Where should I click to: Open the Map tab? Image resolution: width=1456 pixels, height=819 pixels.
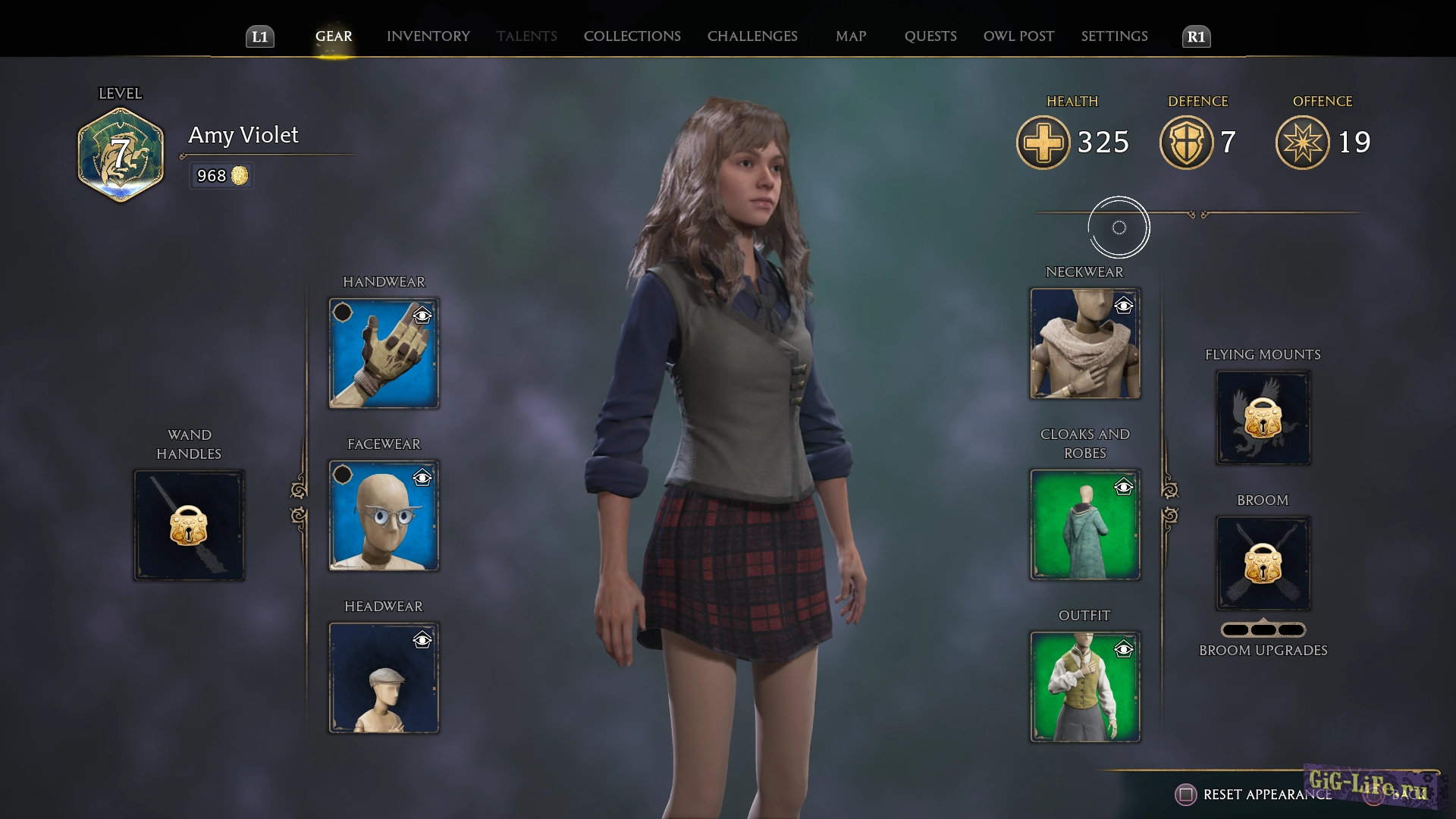pyautogui.click(x=851, y=36)
